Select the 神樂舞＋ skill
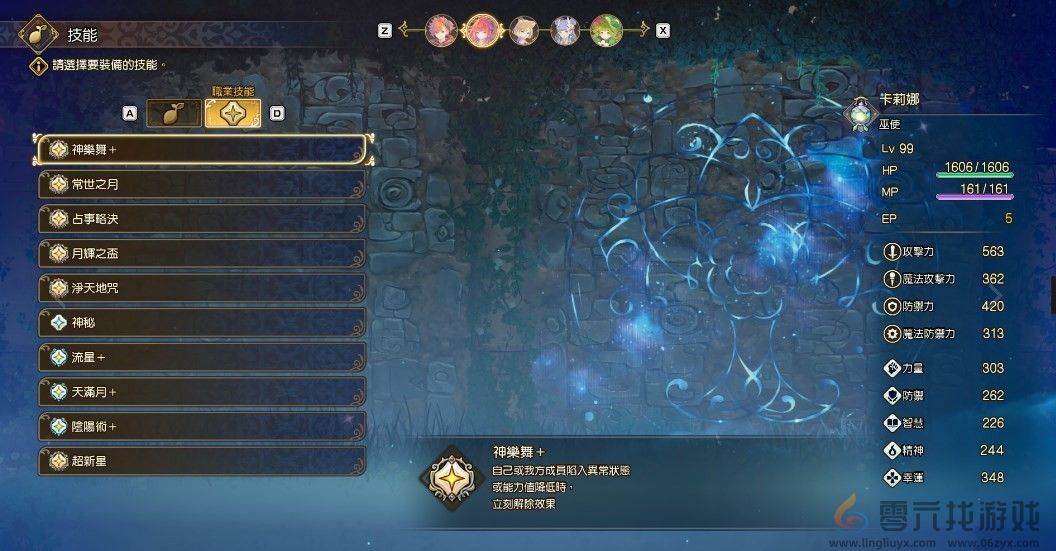The width and height of the screenshot is (1056, 551). coord(203,150)
